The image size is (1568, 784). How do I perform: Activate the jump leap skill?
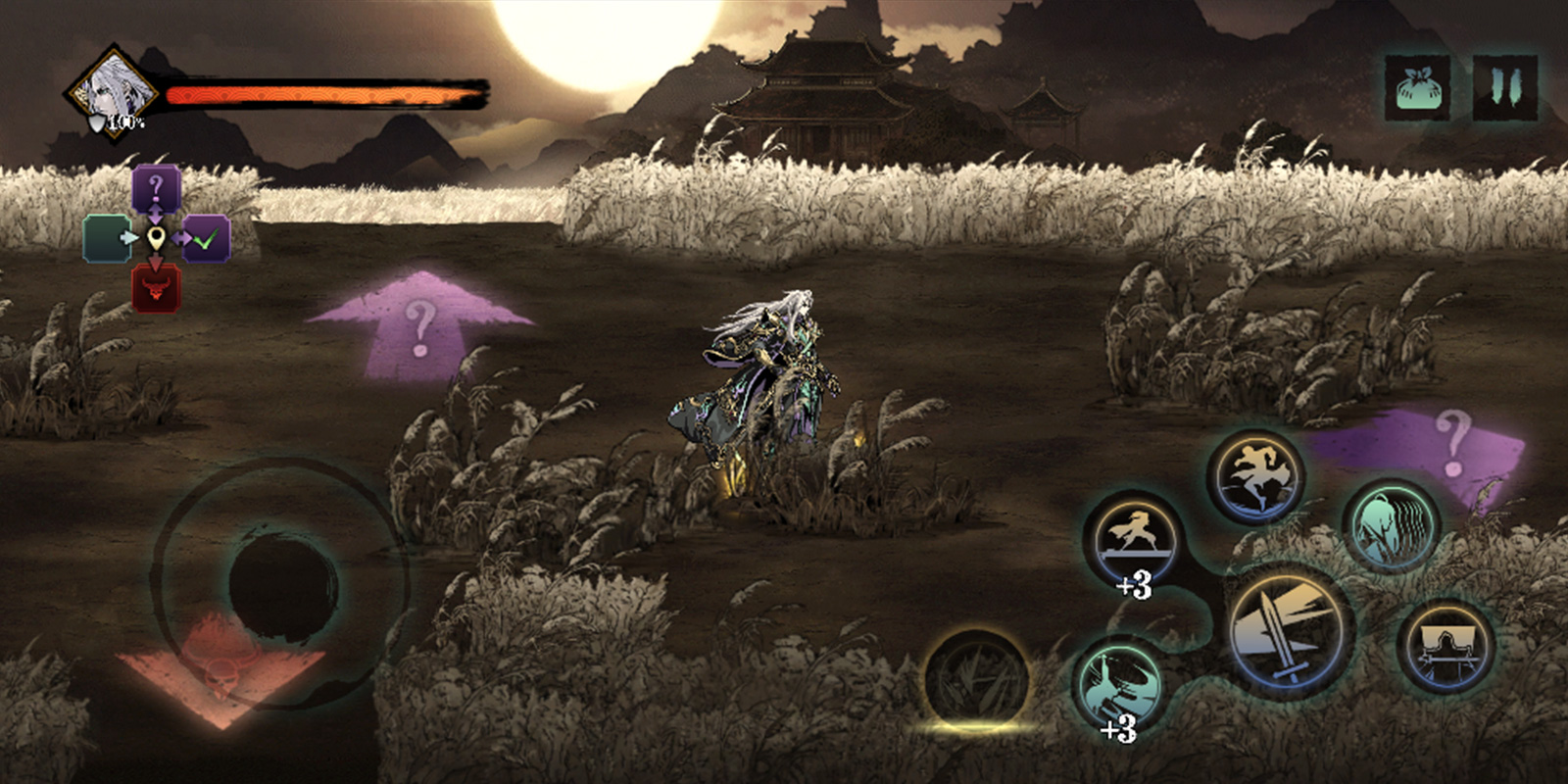coord(1254,476)
